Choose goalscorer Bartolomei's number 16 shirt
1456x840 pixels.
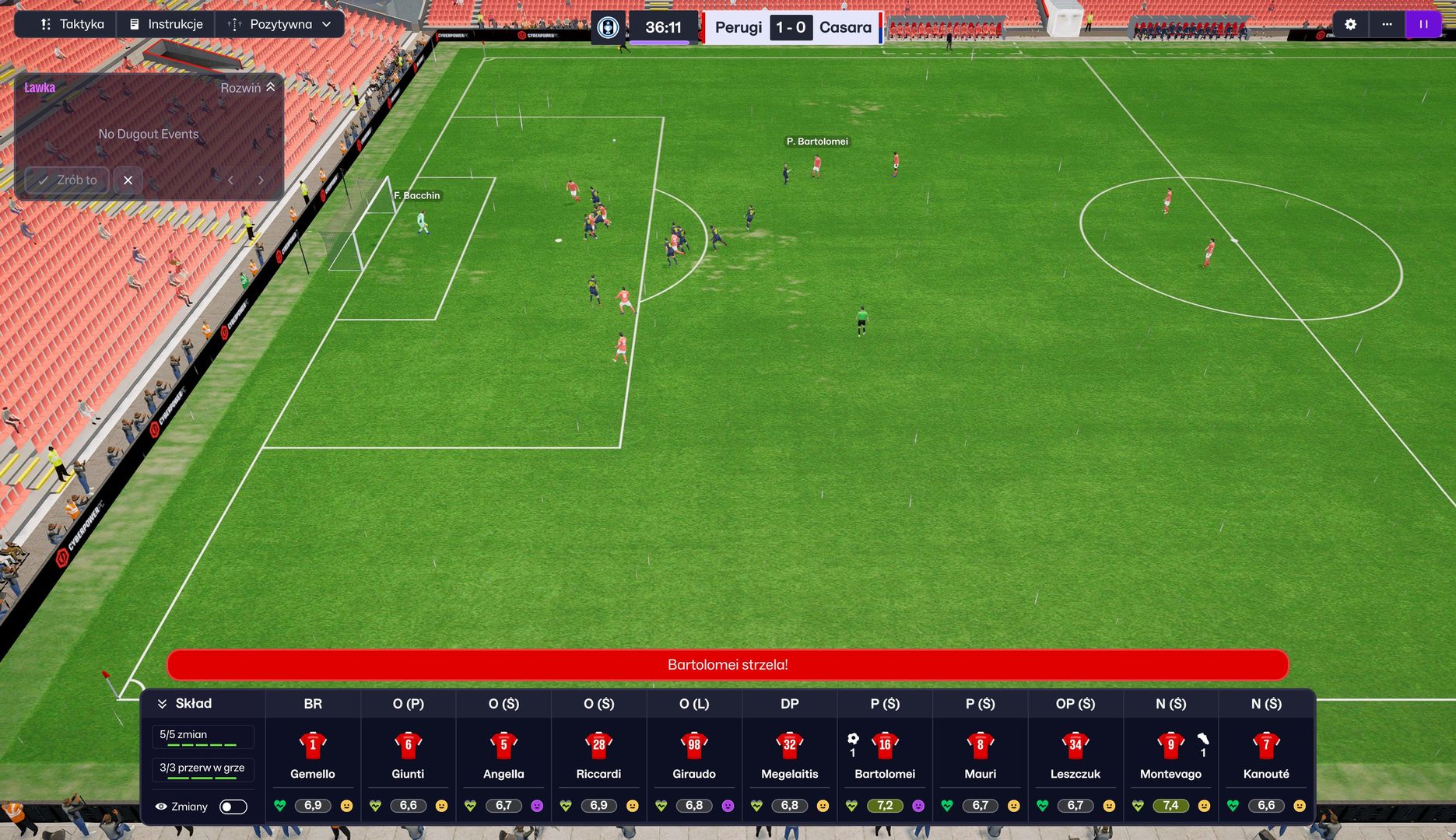click(x=885, y=745)
